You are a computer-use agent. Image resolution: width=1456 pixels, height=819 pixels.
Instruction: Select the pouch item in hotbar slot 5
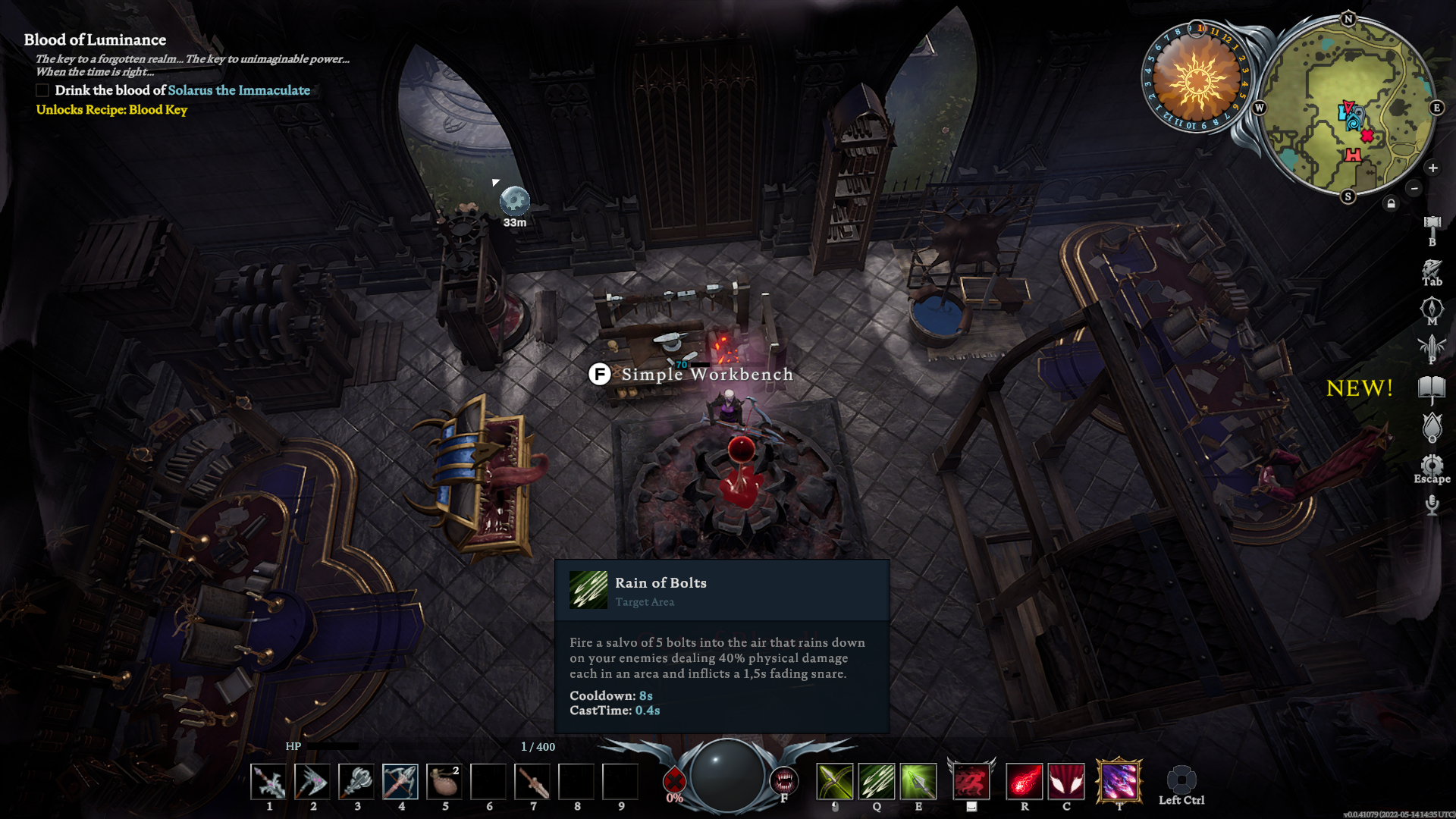(444, 781)
